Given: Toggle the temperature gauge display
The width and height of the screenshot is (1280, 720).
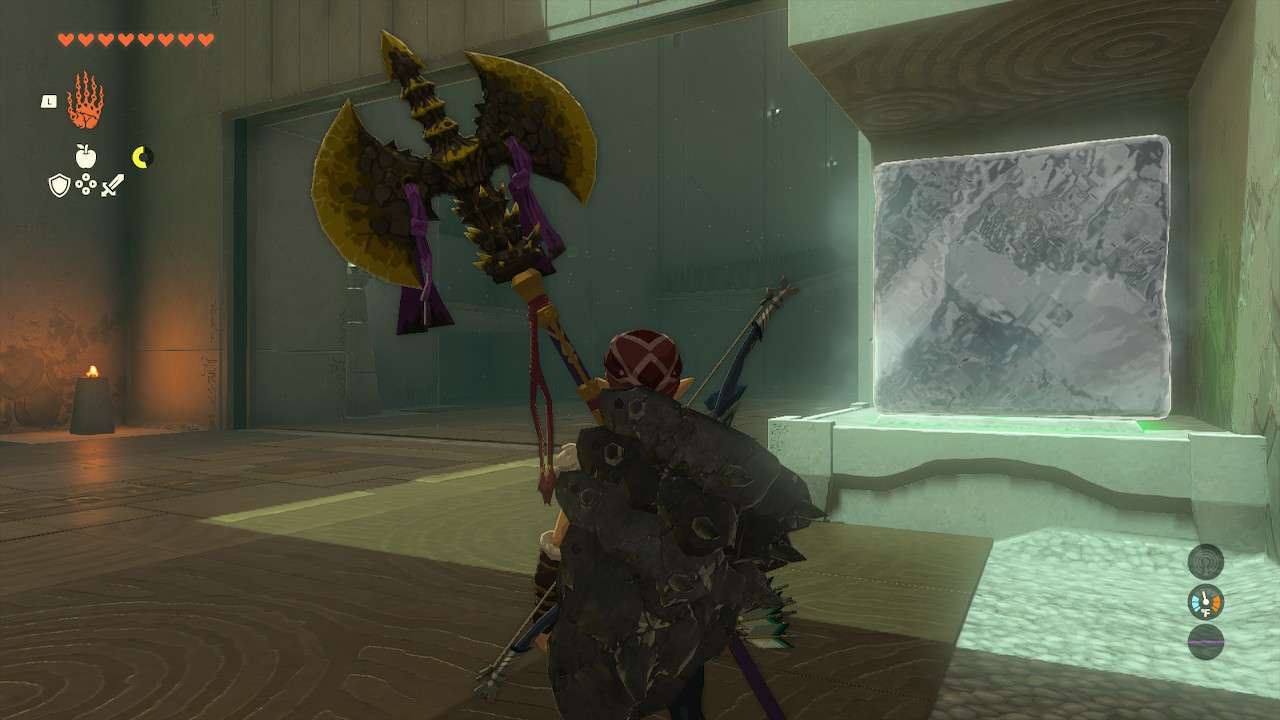Looking at the screenshot, I should tap(1205, 601).
